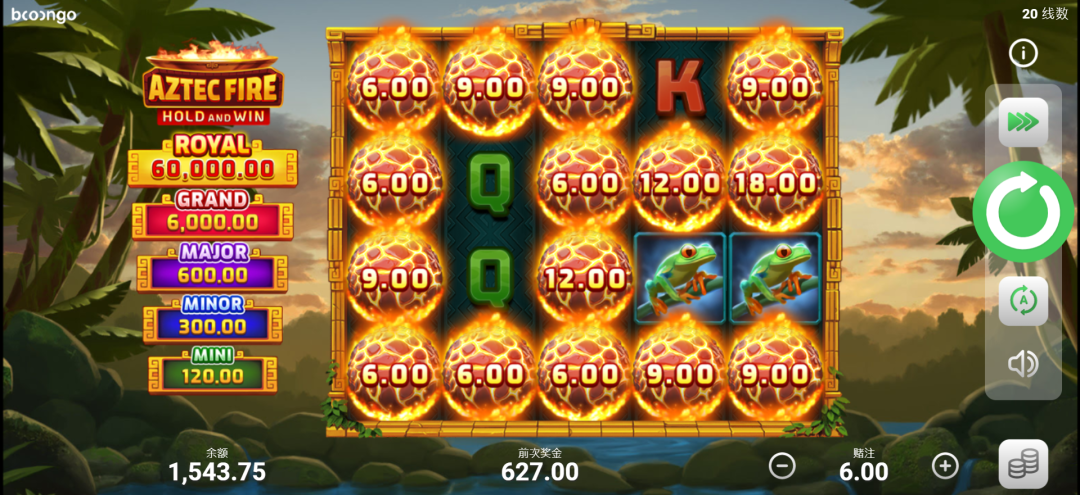
Task: Open the coin stack bet menu
Action: coord(1023,464)
